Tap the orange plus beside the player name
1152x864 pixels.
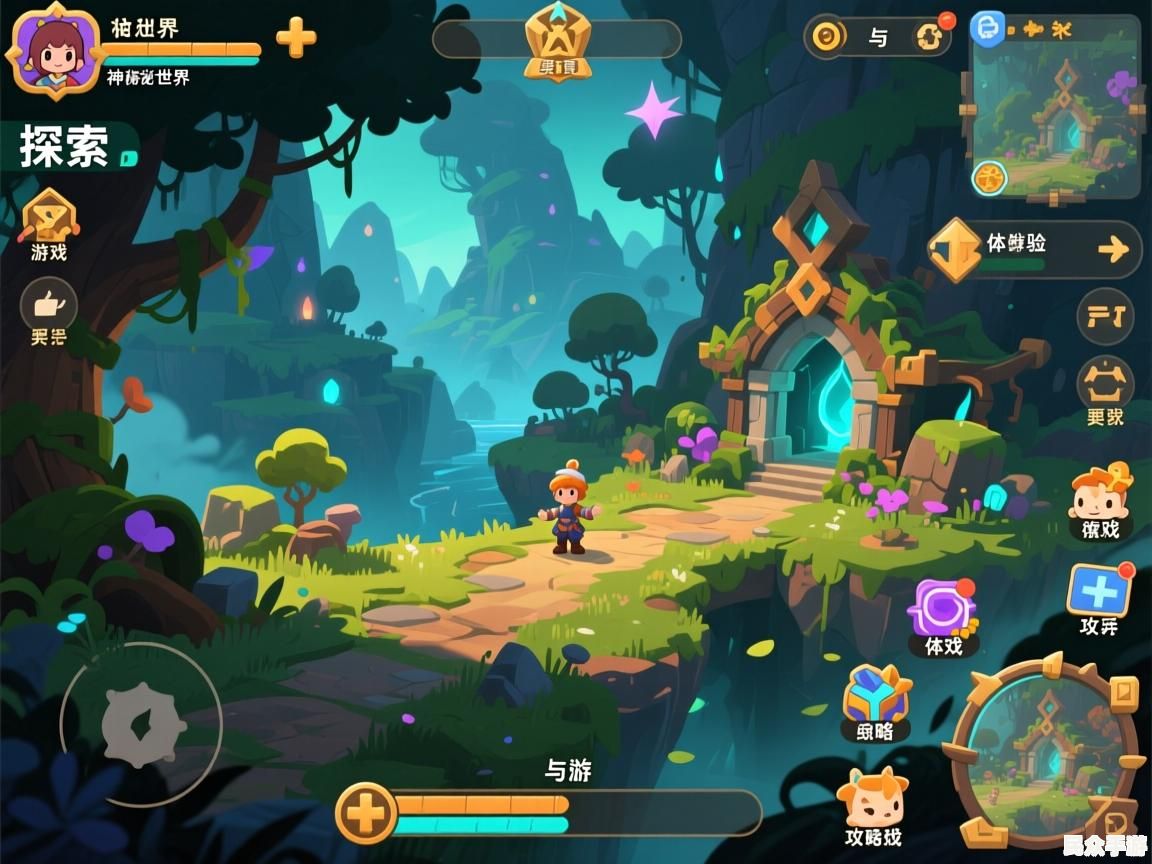(296, 38)
